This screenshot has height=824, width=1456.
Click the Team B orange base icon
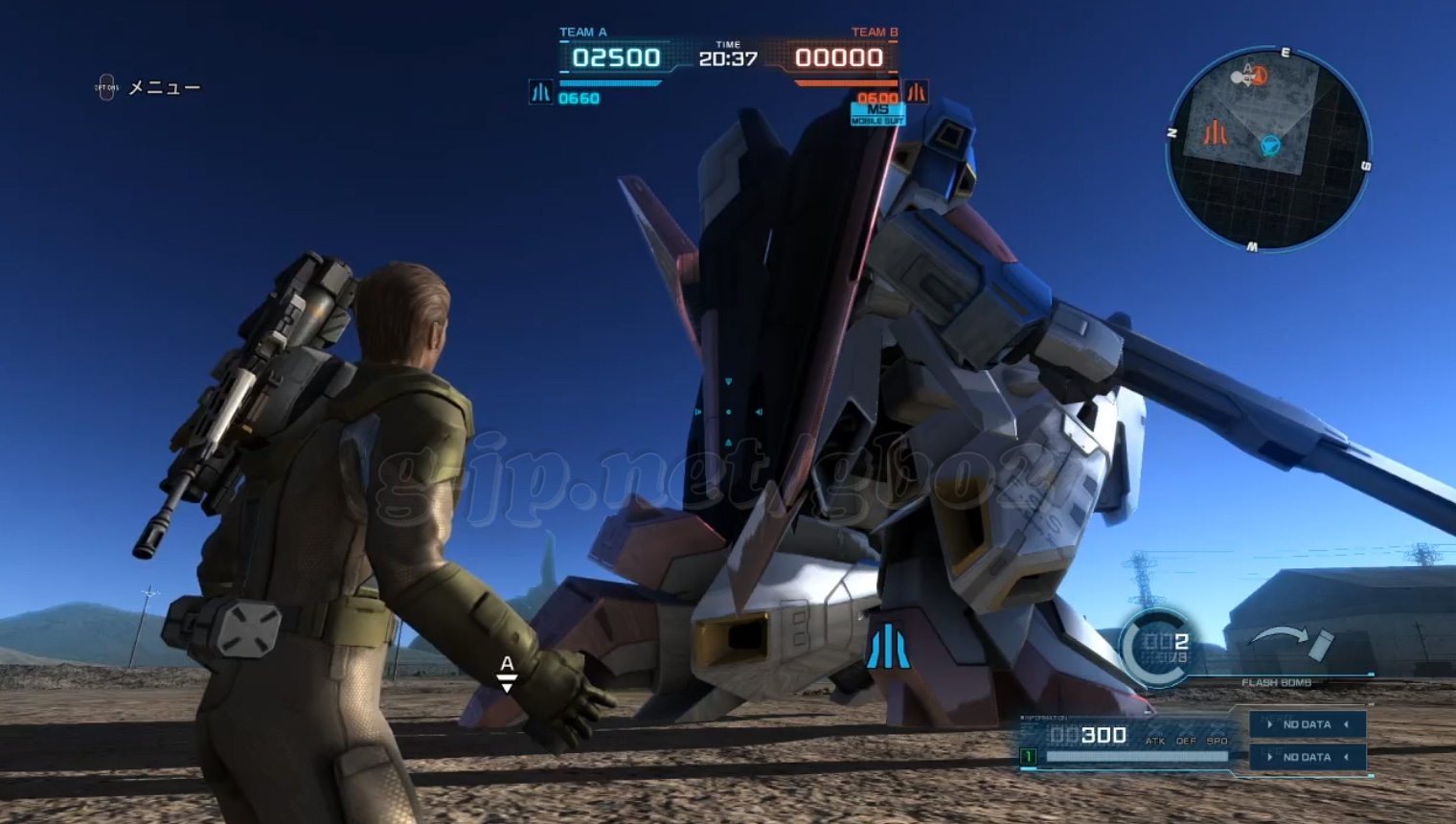(x=917, y=92)
